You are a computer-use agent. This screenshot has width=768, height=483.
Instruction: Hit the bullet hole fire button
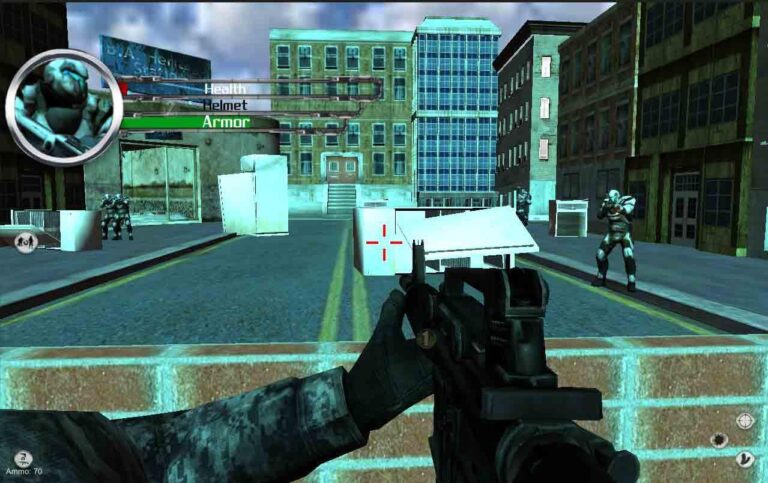[x=718, y=440]
